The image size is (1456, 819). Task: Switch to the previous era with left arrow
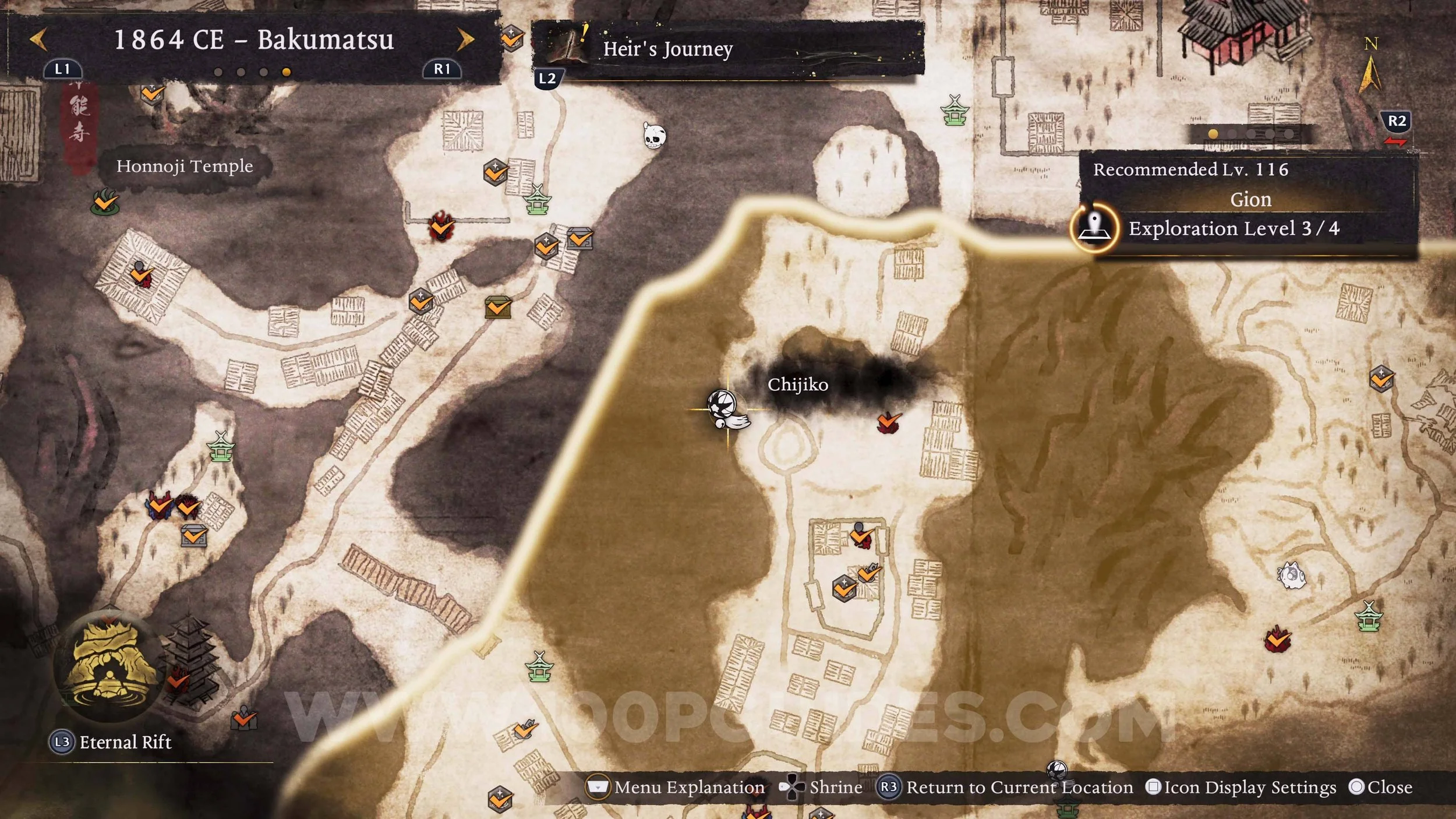coord(38,40)
